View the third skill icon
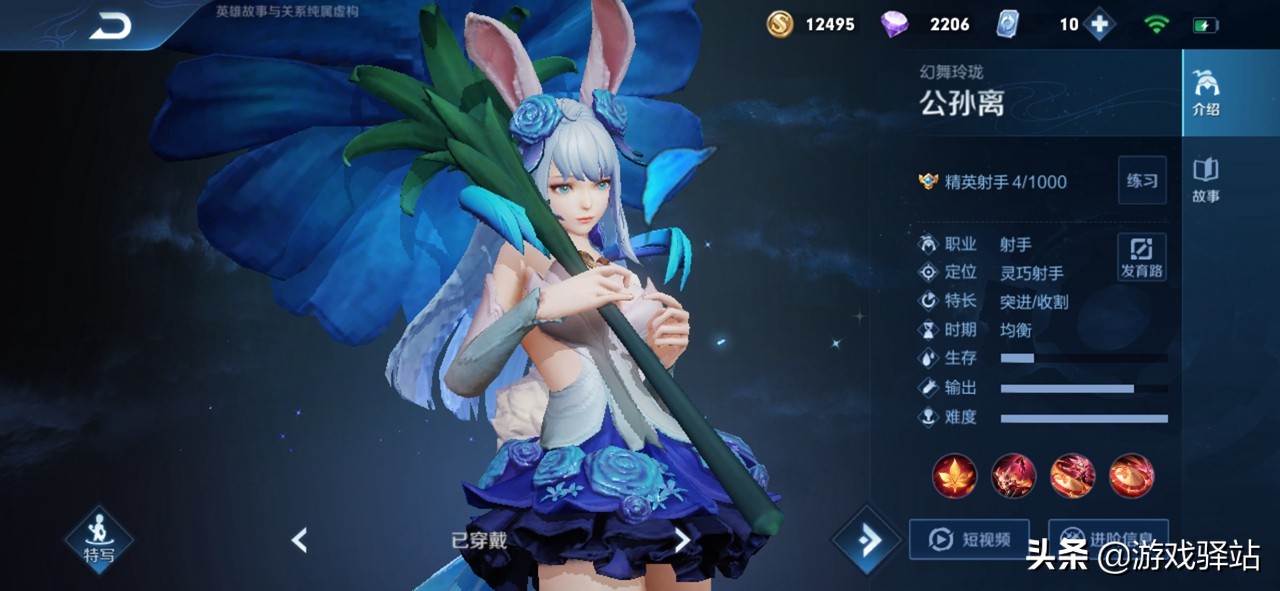 [1072, 476]
